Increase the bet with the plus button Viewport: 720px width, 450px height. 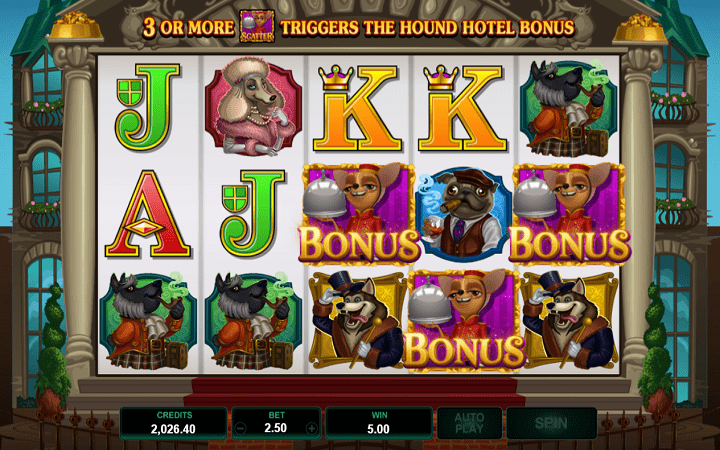point(312,428)
